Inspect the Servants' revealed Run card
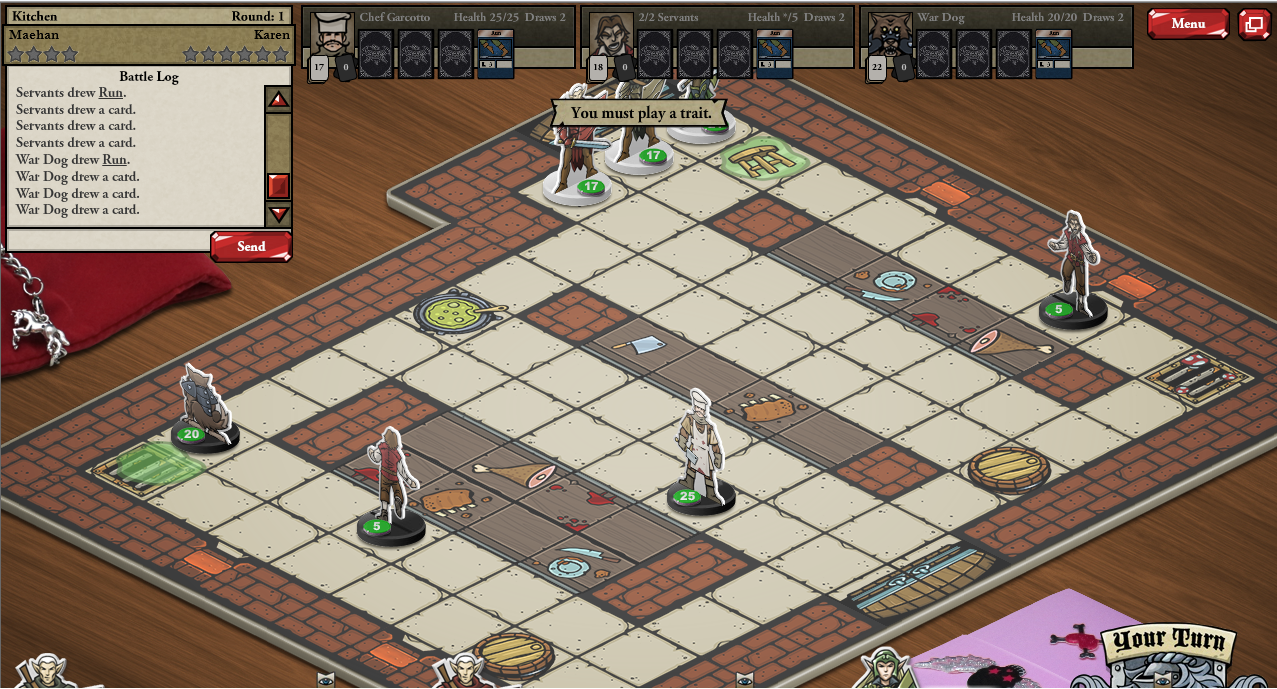Image resolution: width=1277 pixels, height=689 pixels. pyautogui.click(x=774, y=53)
